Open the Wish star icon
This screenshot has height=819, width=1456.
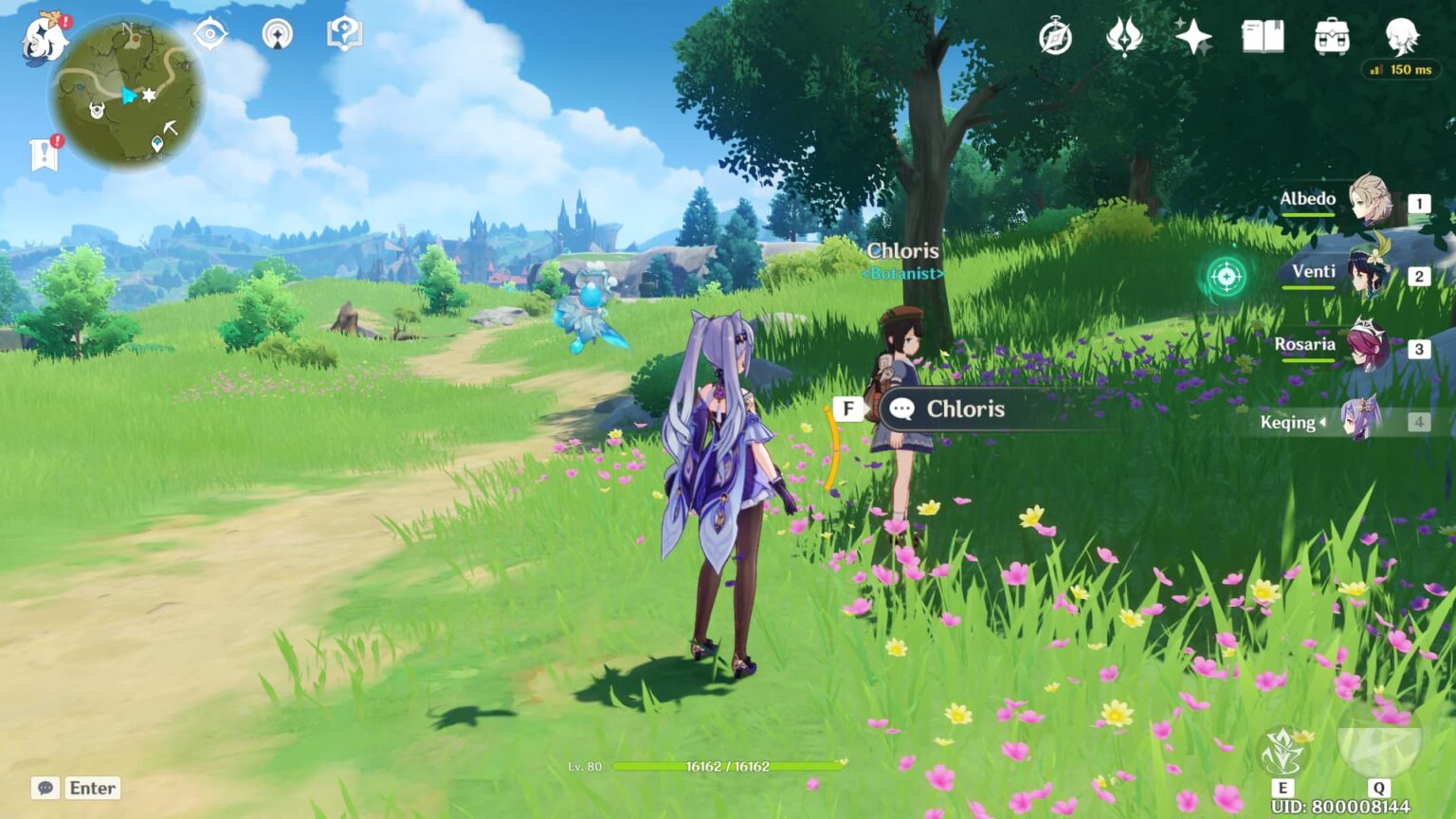[1192, 38]
